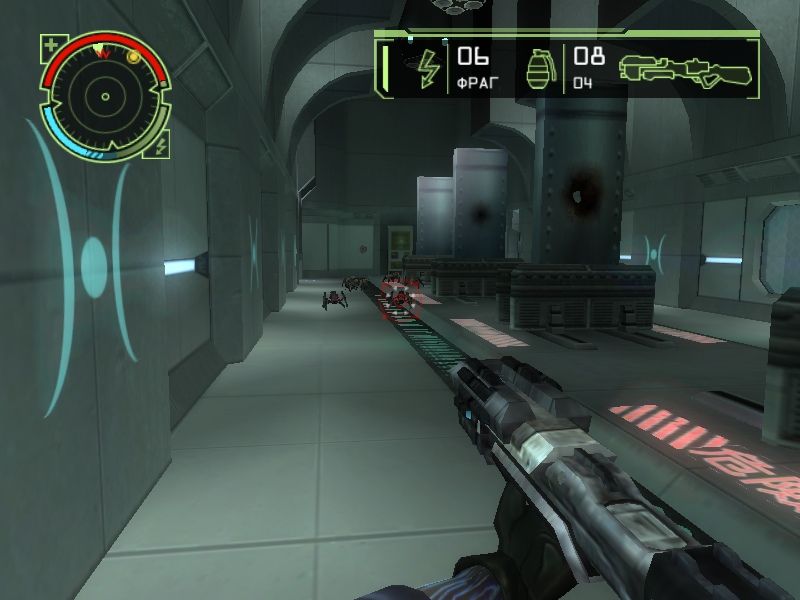Click the circular radar minimap
Image resolution: width=800 pixels, height=600 pixels.
tap(103, 97)
